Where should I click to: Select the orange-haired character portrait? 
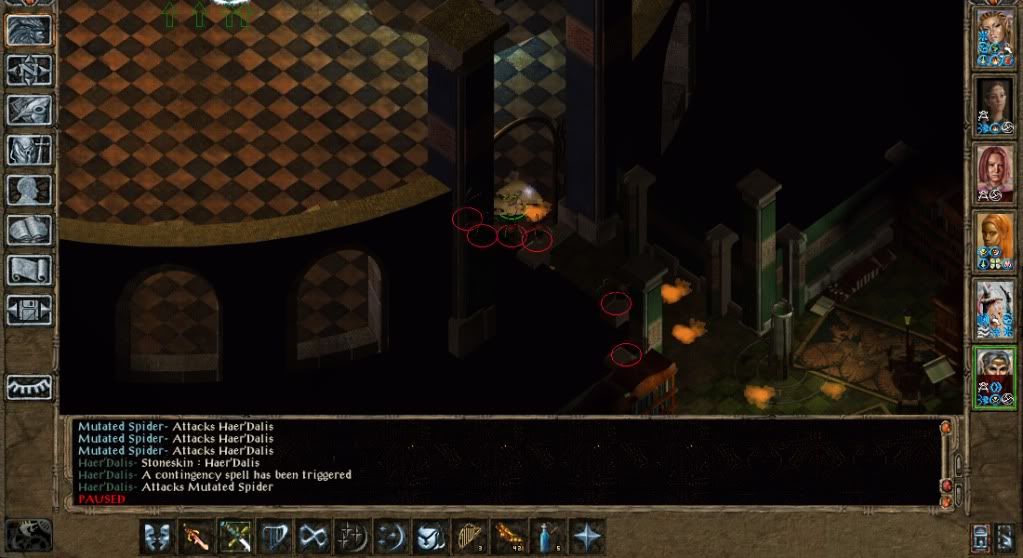point(995,241)
